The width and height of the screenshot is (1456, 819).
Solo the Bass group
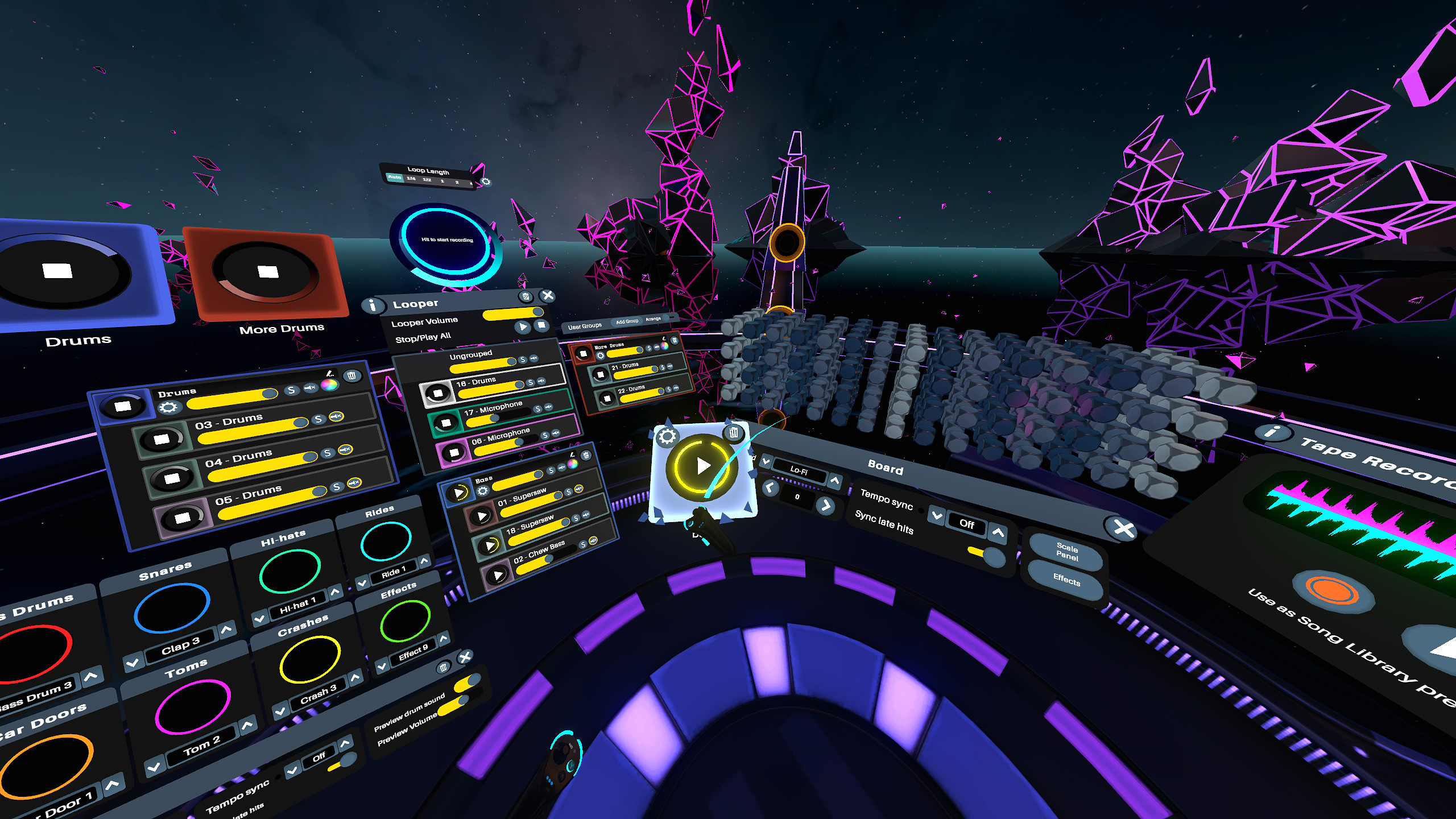point(551,471)
